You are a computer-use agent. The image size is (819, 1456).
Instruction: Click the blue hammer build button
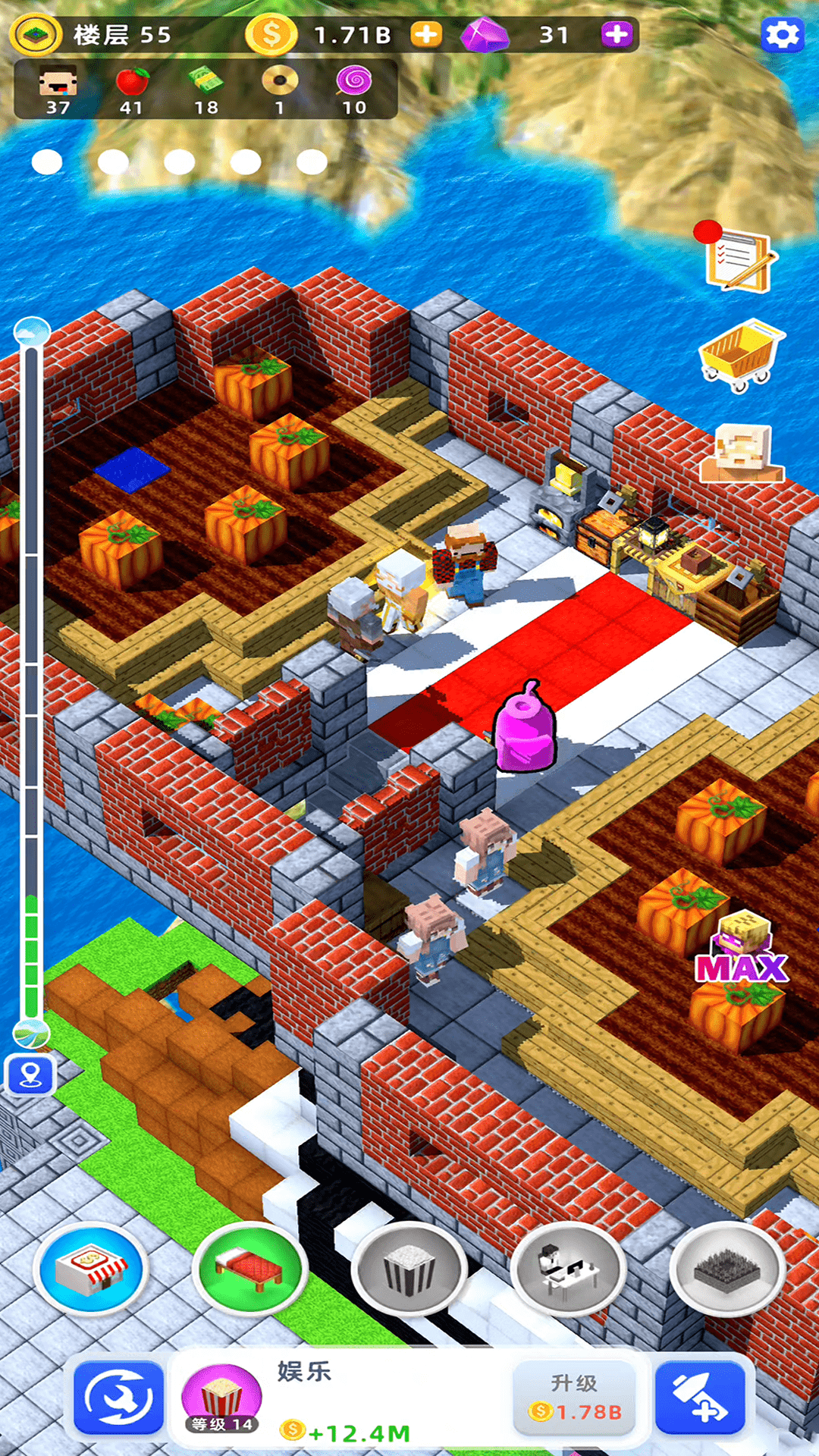[x=700, y=1398]
